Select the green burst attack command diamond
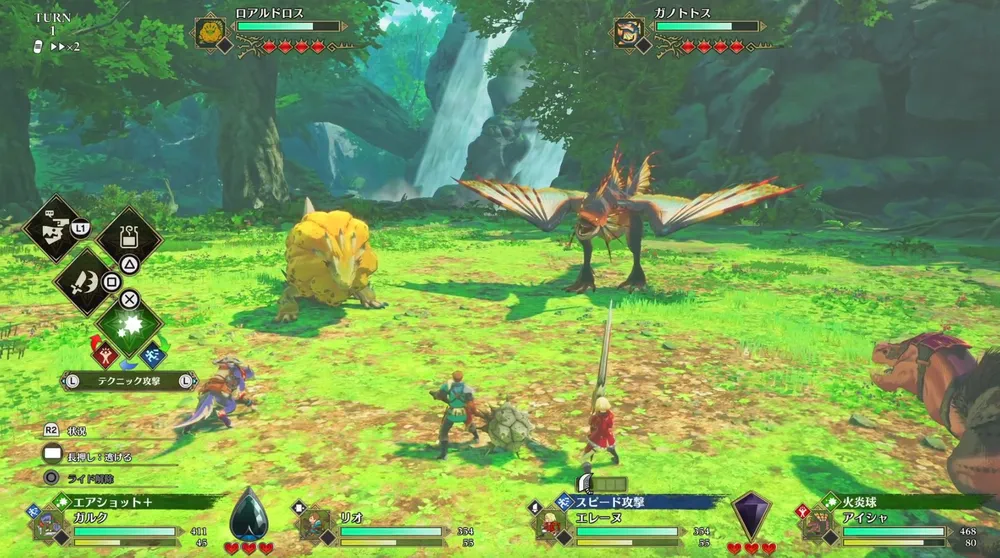Viewport: 1000px width, 558px height. 129,326
